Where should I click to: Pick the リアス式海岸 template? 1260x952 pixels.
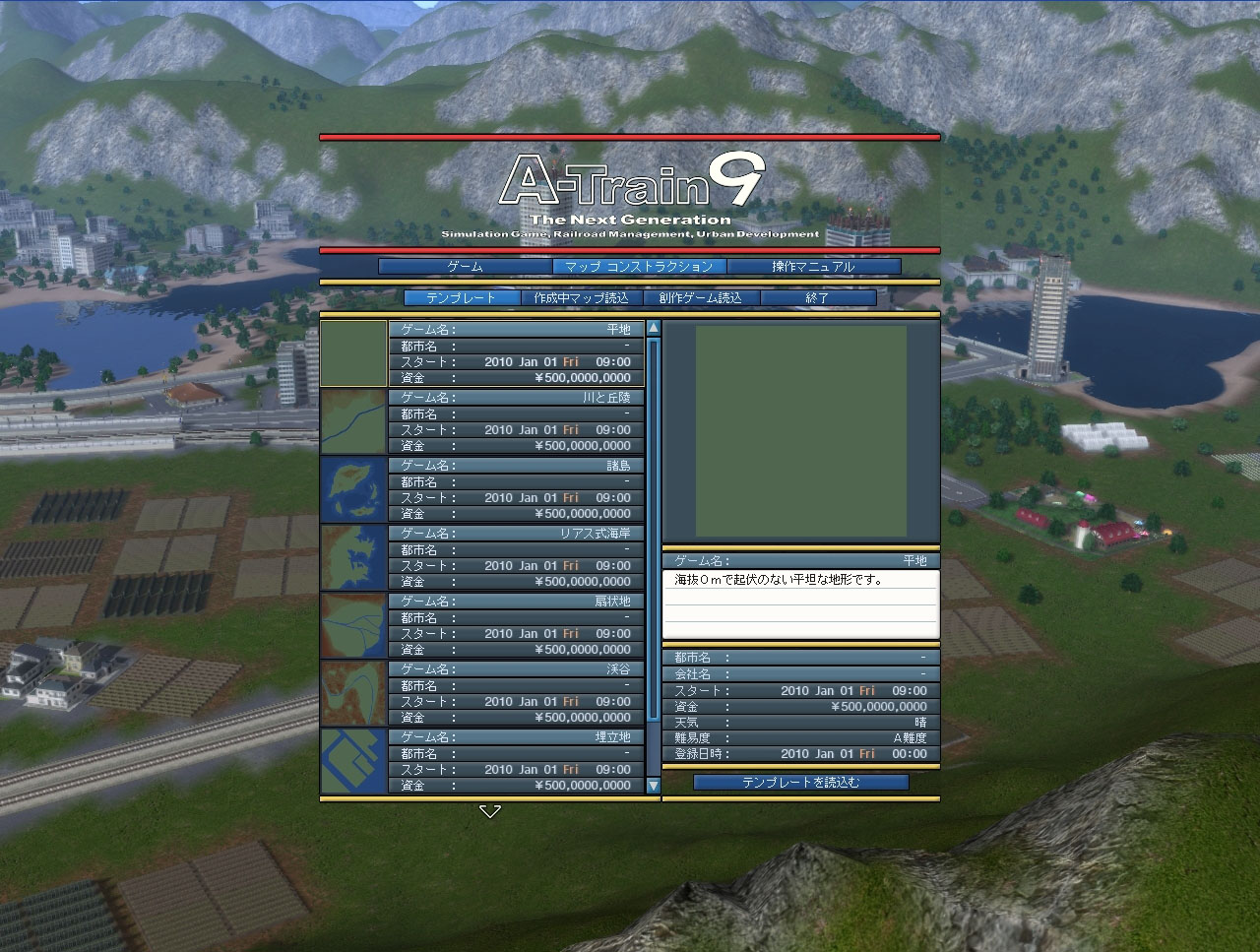coord(516,557)
